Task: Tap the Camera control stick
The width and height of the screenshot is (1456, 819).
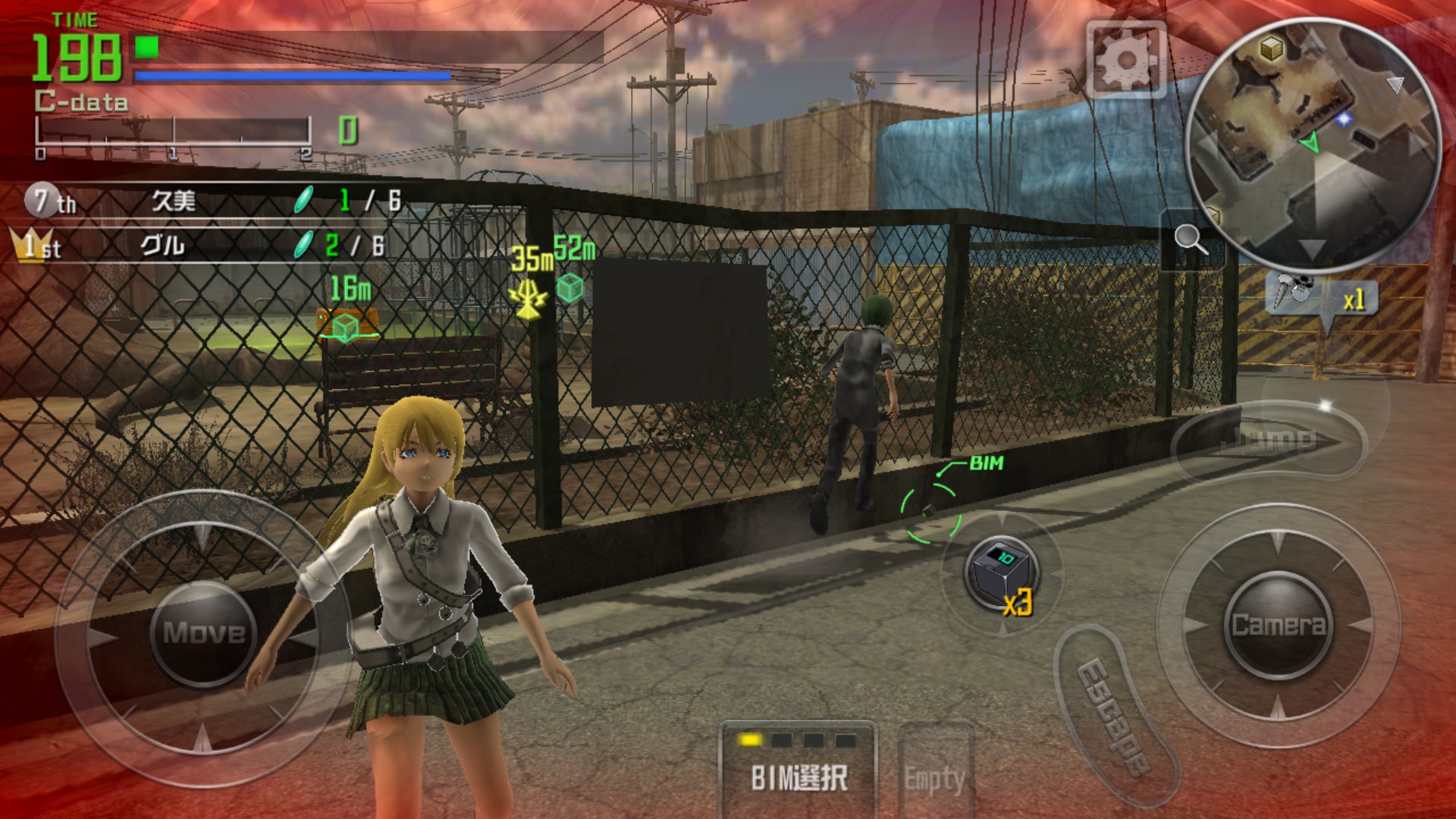Action: [1277, 624]
